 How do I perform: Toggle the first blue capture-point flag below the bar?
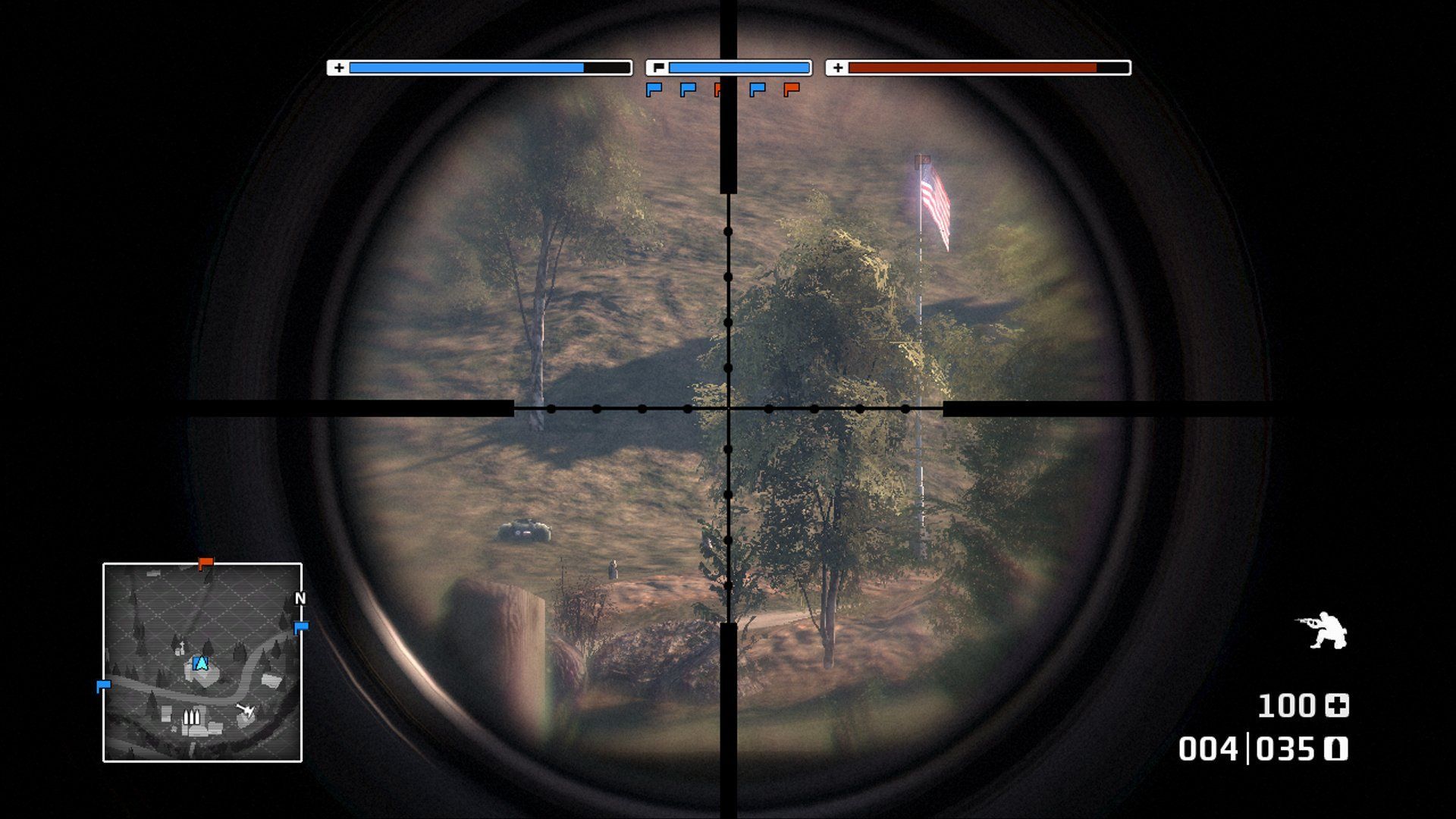coord(654,90)
